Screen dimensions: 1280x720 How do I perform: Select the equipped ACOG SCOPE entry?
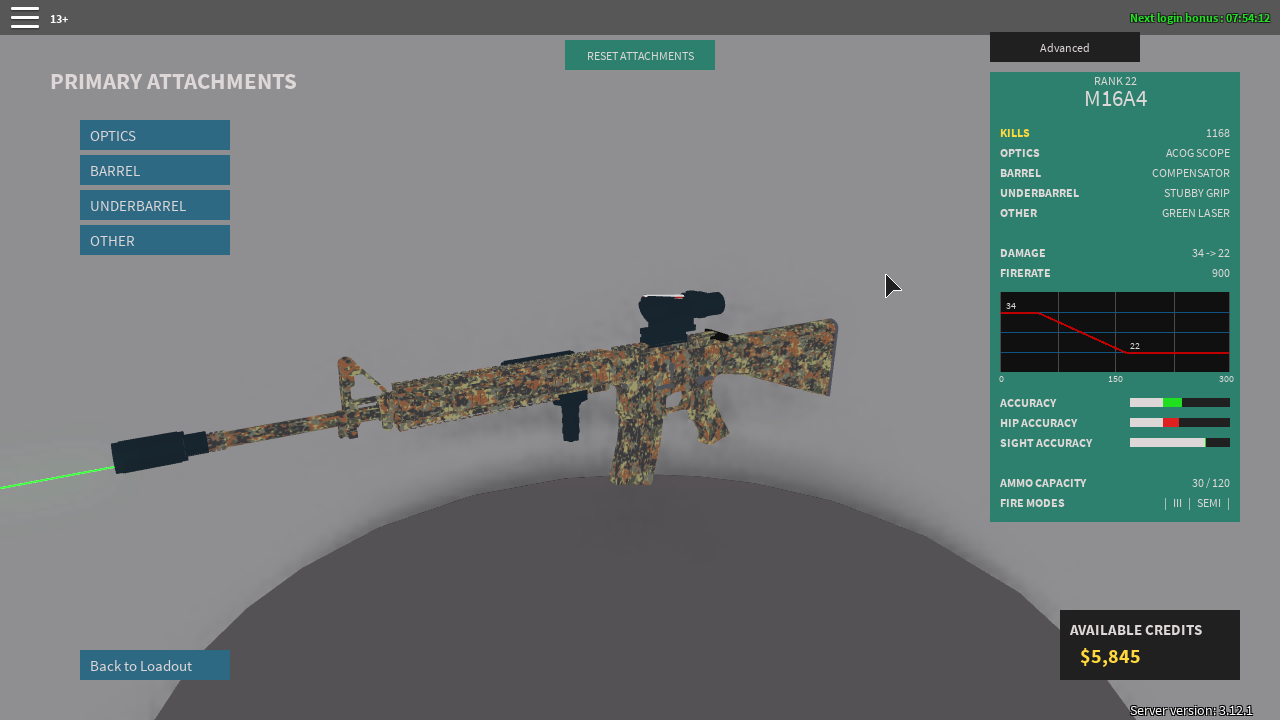pos(1197,153)
